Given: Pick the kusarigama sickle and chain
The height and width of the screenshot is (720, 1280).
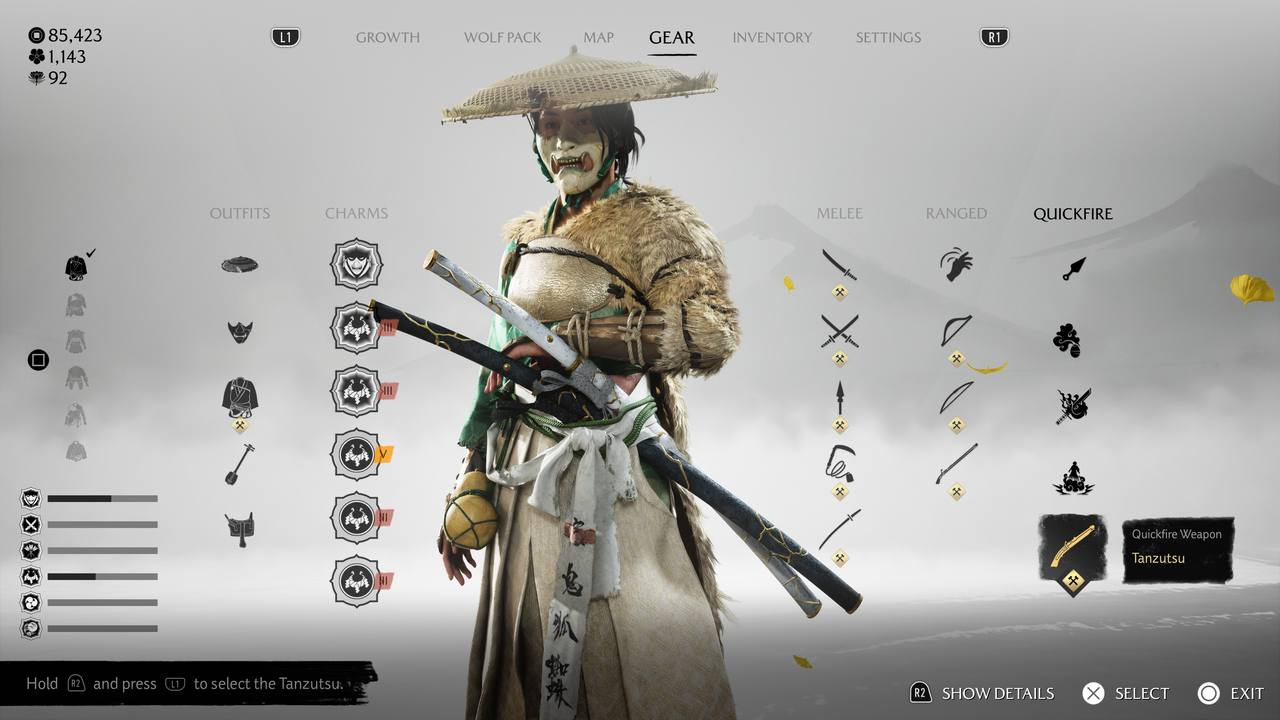Looking at the screenshot, I should tap(839, 463).
